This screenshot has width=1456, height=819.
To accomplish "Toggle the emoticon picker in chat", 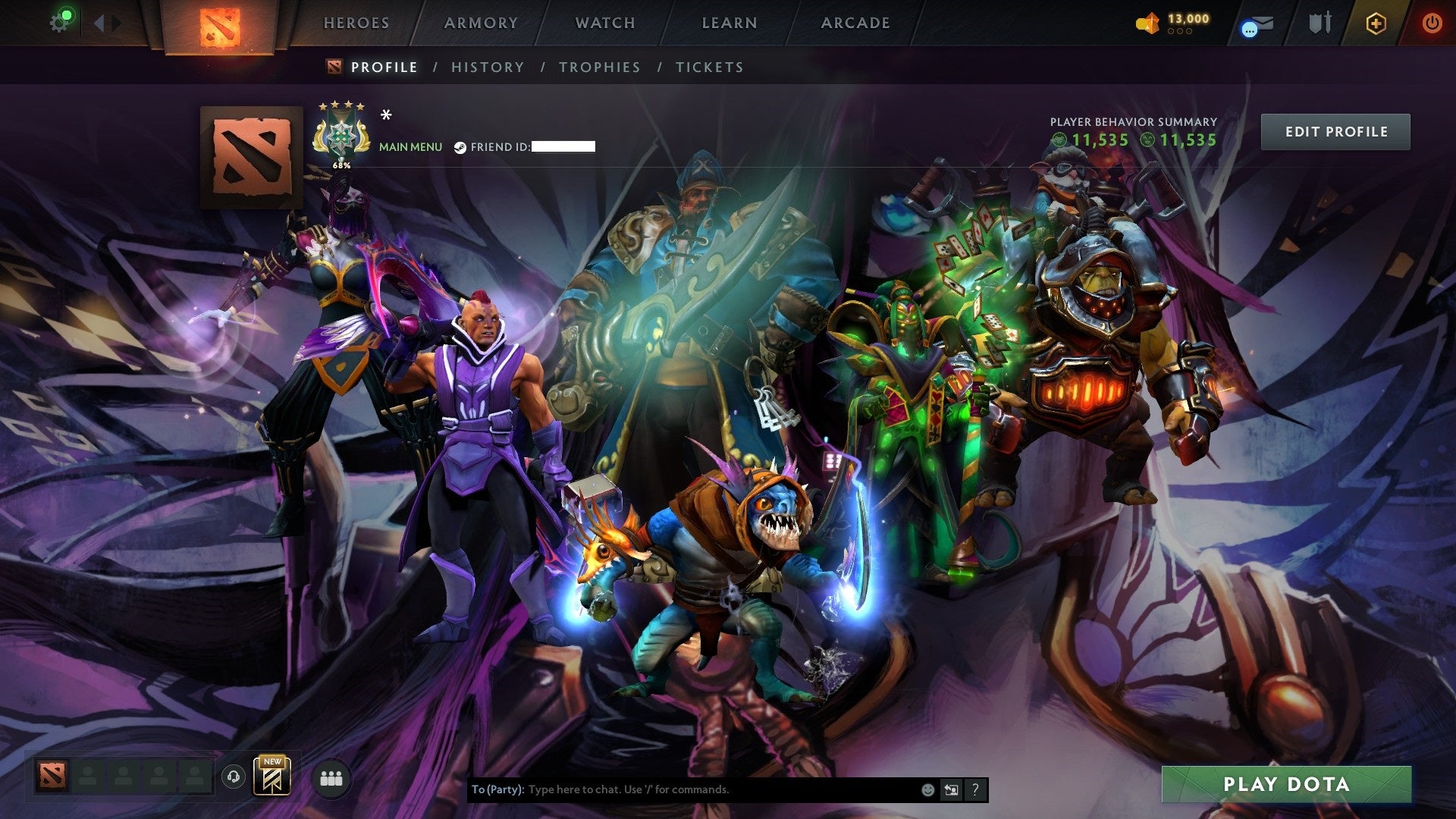I will coord(927,789).
